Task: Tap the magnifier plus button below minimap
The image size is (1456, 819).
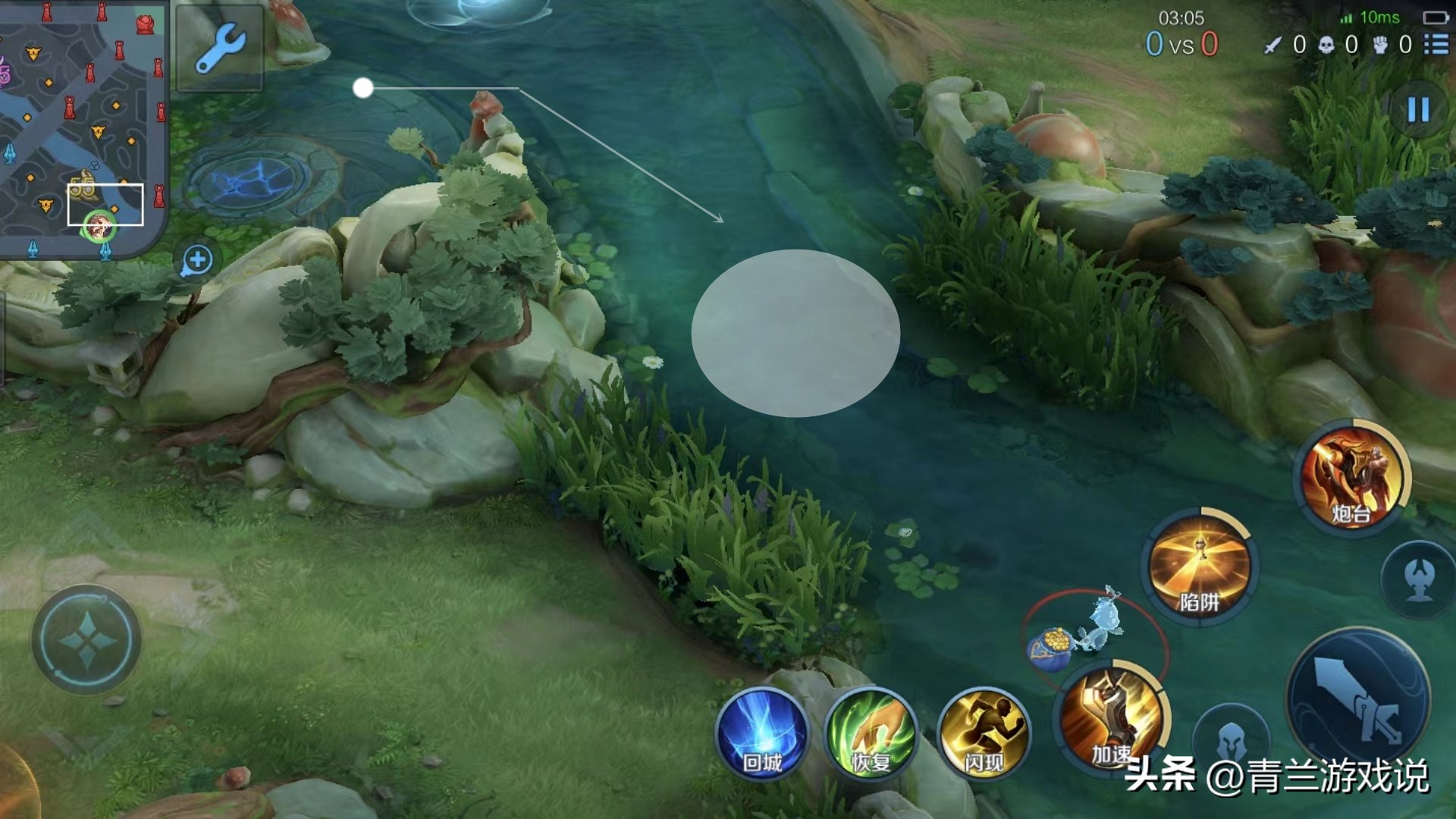Action: pyautogui.click(x=196, y=260)
